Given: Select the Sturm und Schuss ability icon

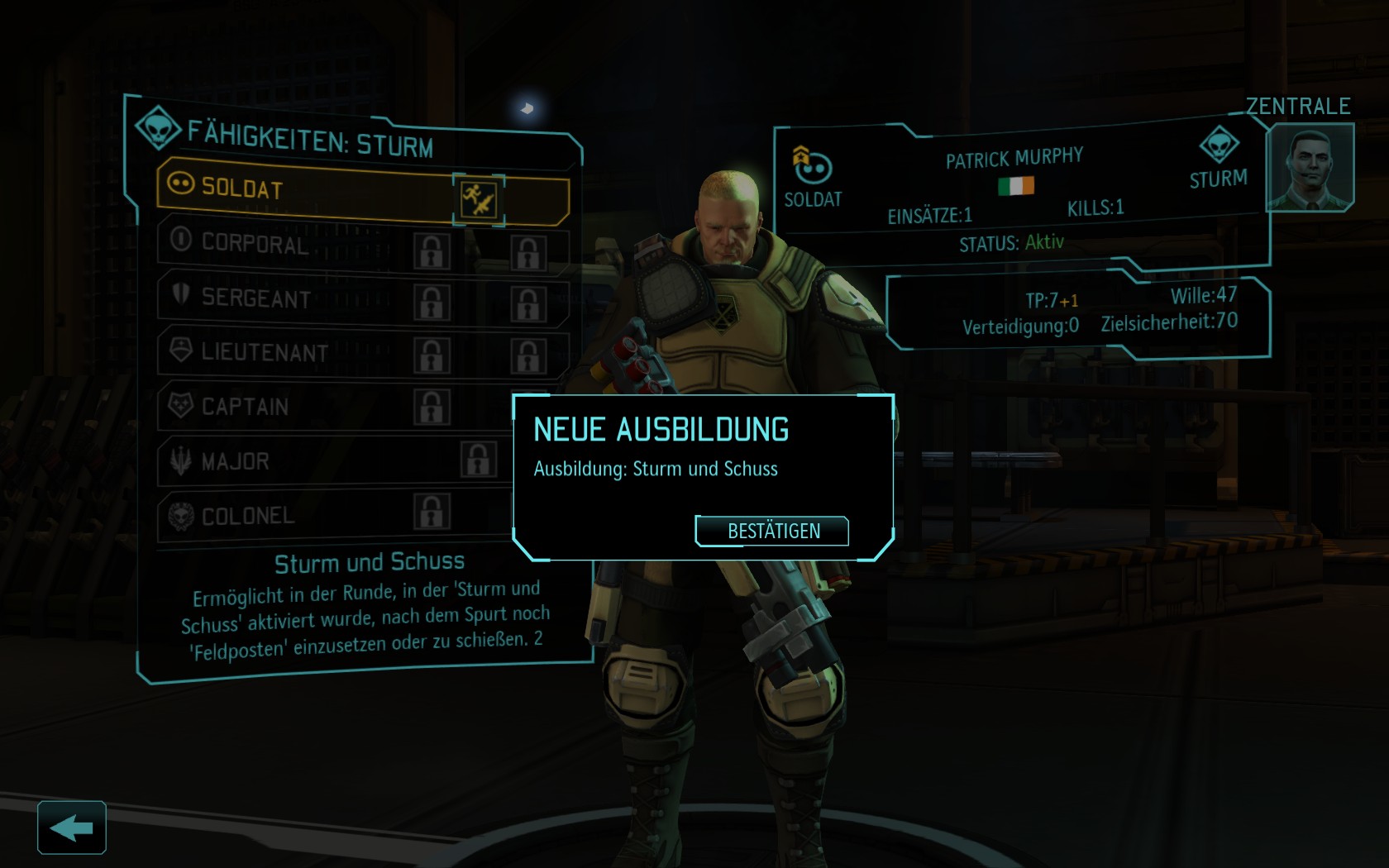Looking at the screenshot, I should click(479, 199).
